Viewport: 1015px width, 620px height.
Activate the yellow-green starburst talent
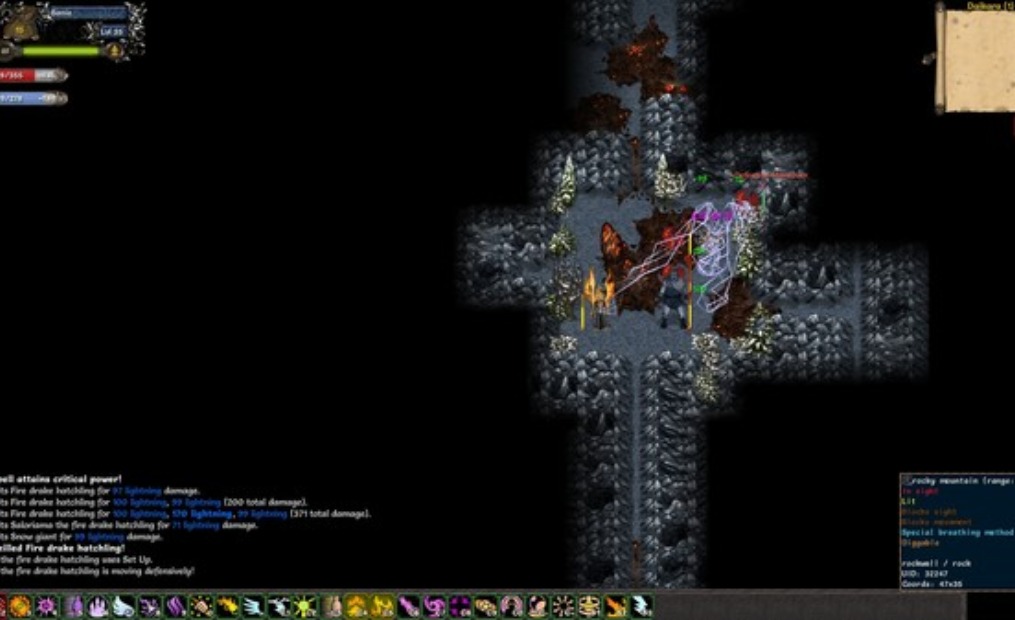point(305,606)
